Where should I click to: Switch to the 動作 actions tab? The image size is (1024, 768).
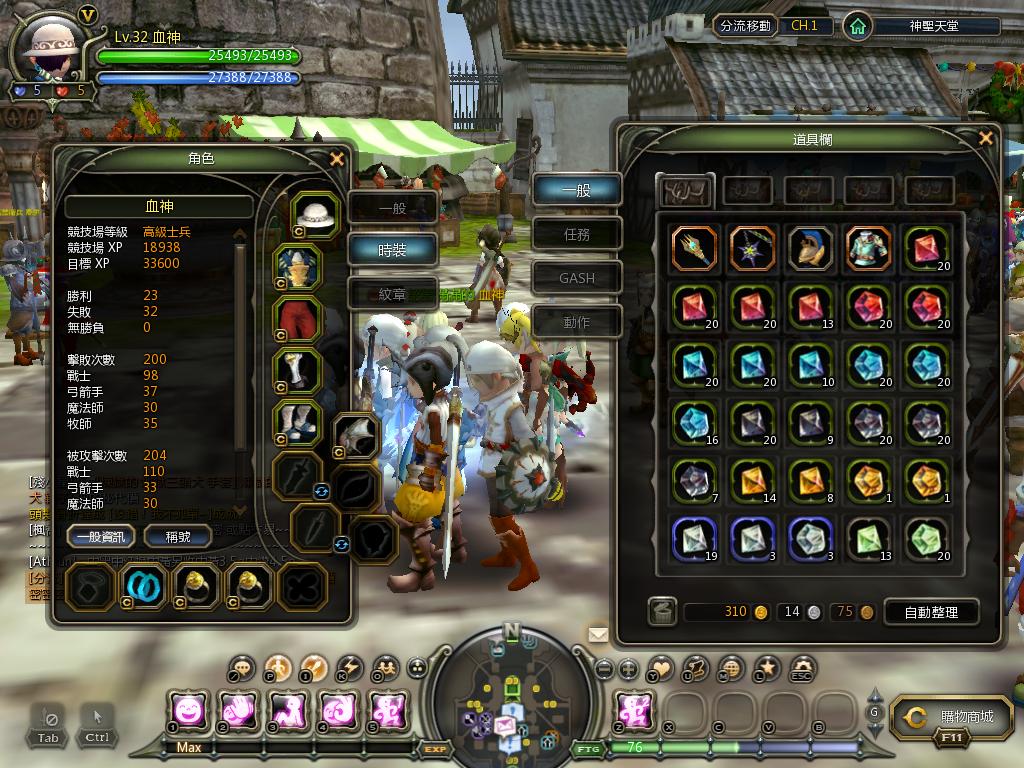click(577, 322)
